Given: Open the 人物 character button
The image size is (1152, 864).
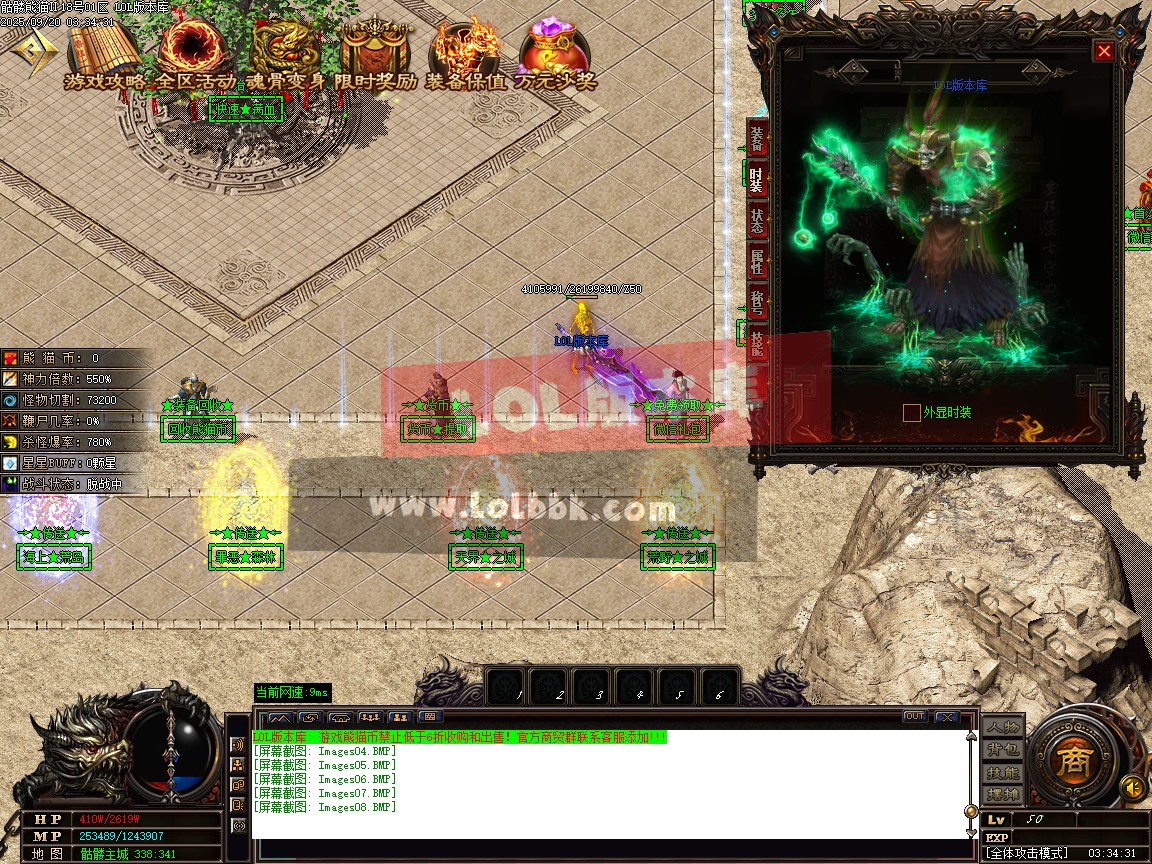Looking at the screenshot, I should click(1003, 727).
